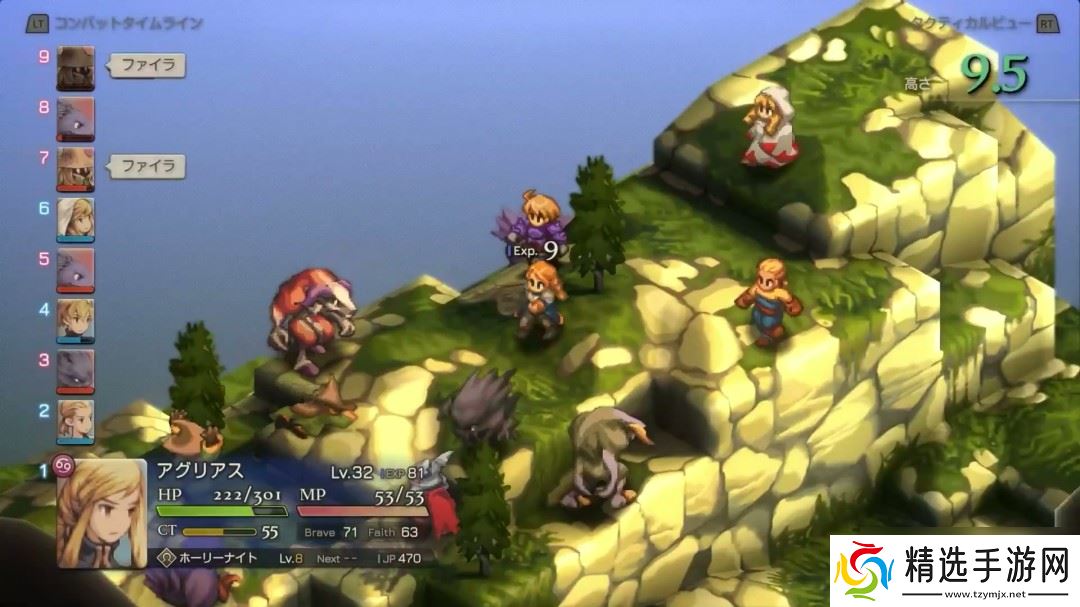Select the timeline portrait numbered 9
This screenshot has height=607, width=1080.
point(76,67)
